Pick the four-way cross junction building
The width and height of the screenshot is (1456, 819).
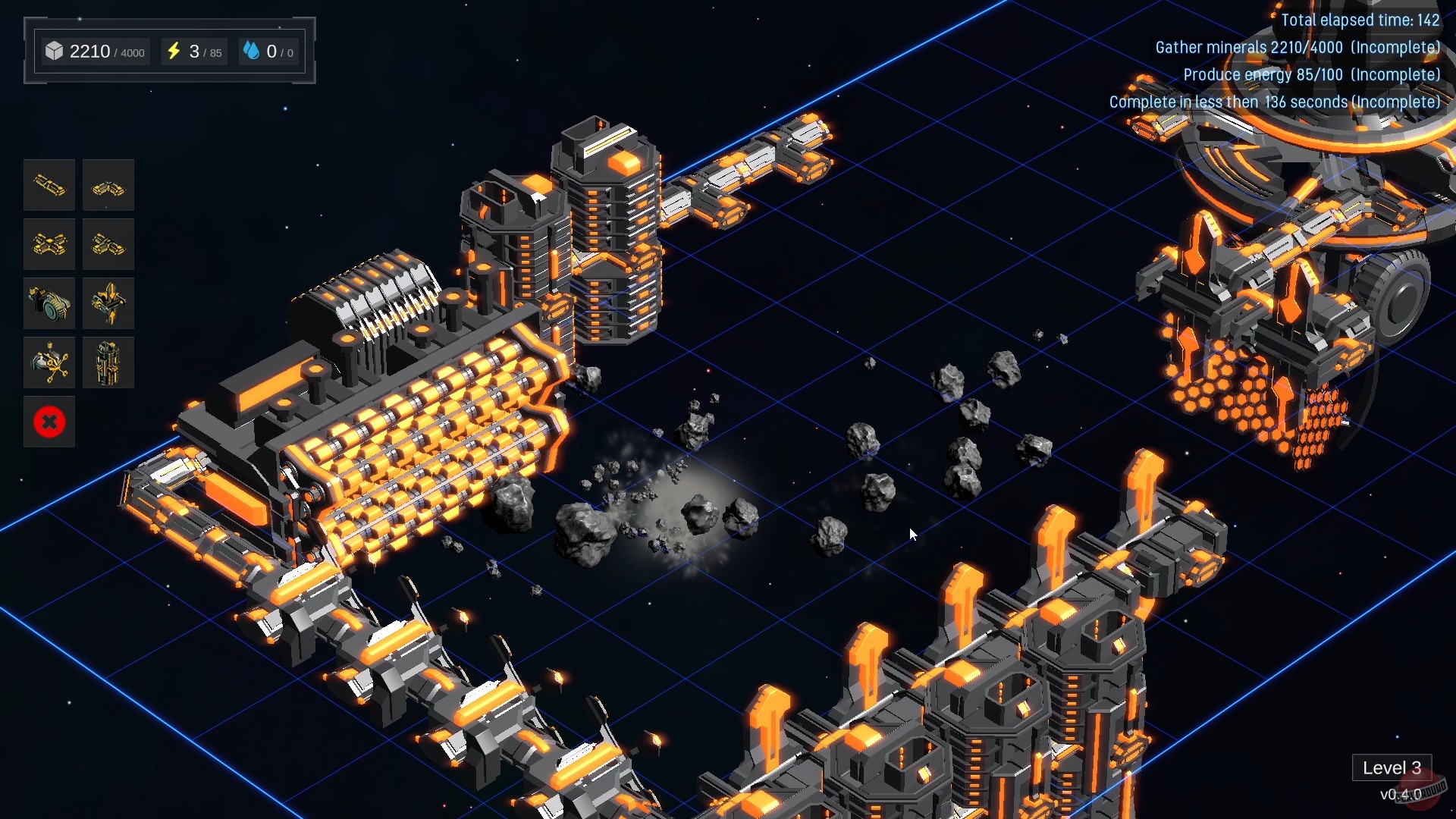(x=49, y=244)
